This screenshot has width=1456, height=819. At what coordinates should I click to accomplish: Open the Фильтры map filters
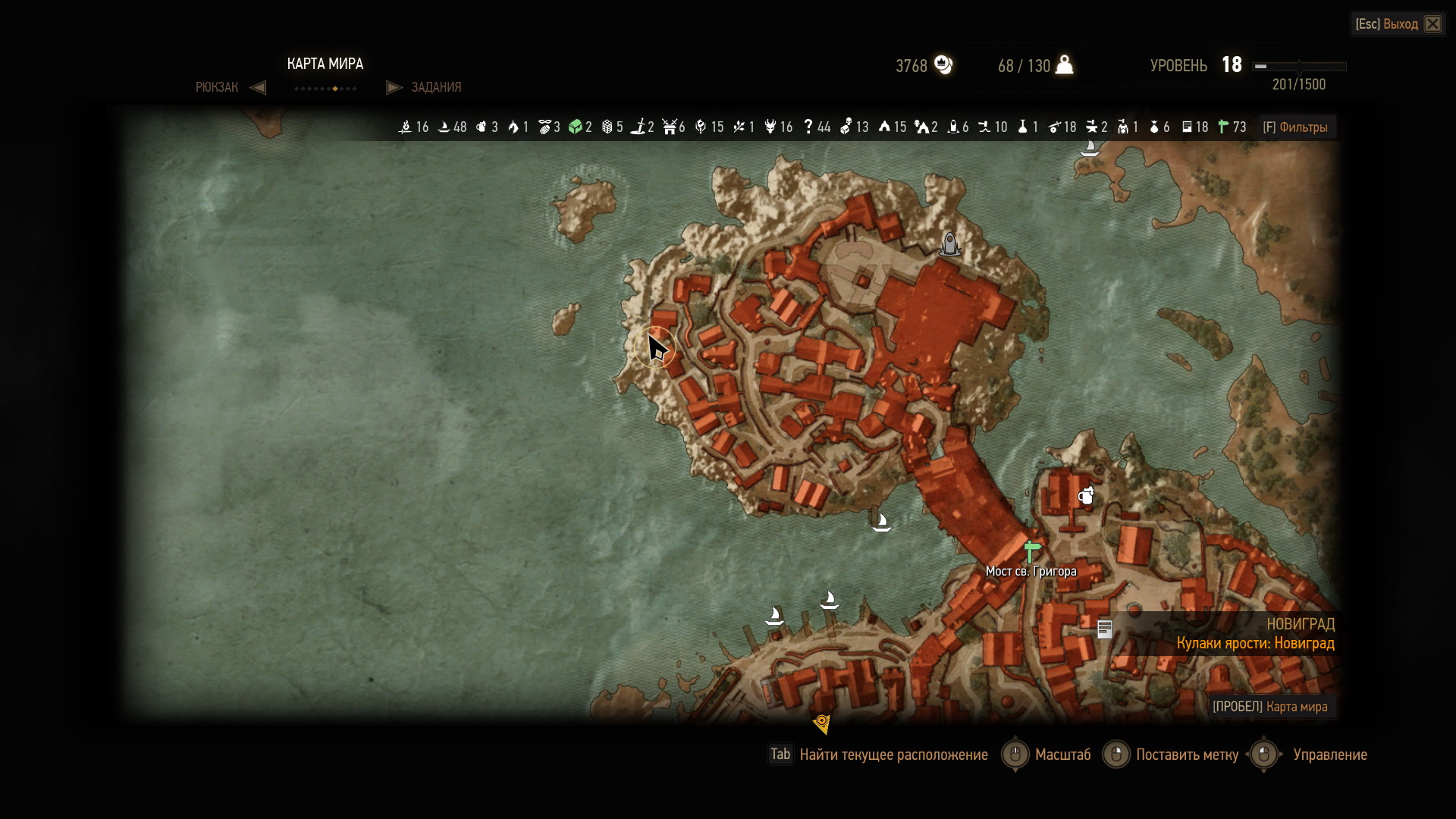pyautogui.click(x=1295, y=127)
